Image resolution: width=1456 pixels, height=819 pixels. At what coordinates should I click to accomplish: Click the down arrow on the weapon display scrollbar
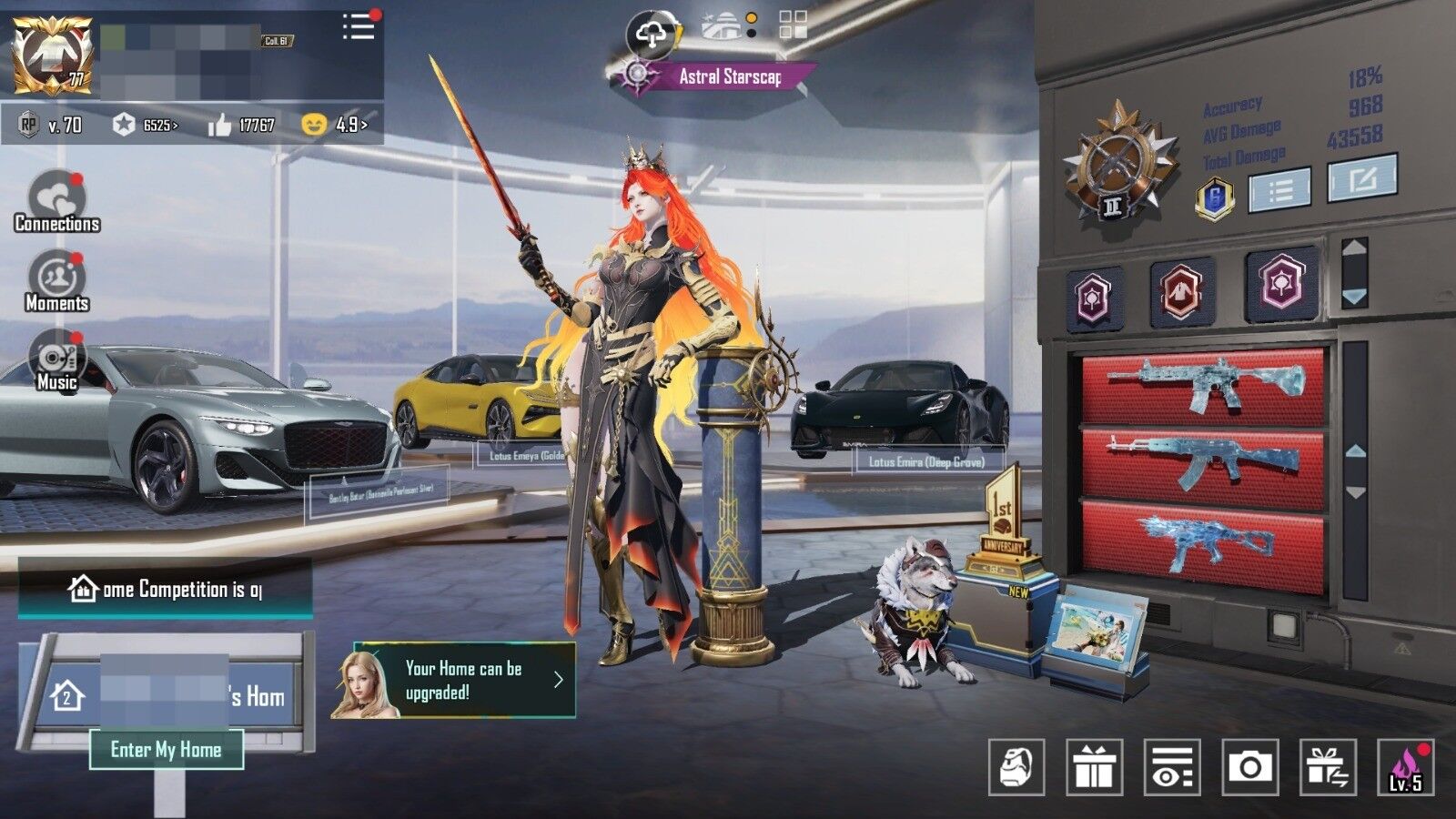[x=1354, y=491]
